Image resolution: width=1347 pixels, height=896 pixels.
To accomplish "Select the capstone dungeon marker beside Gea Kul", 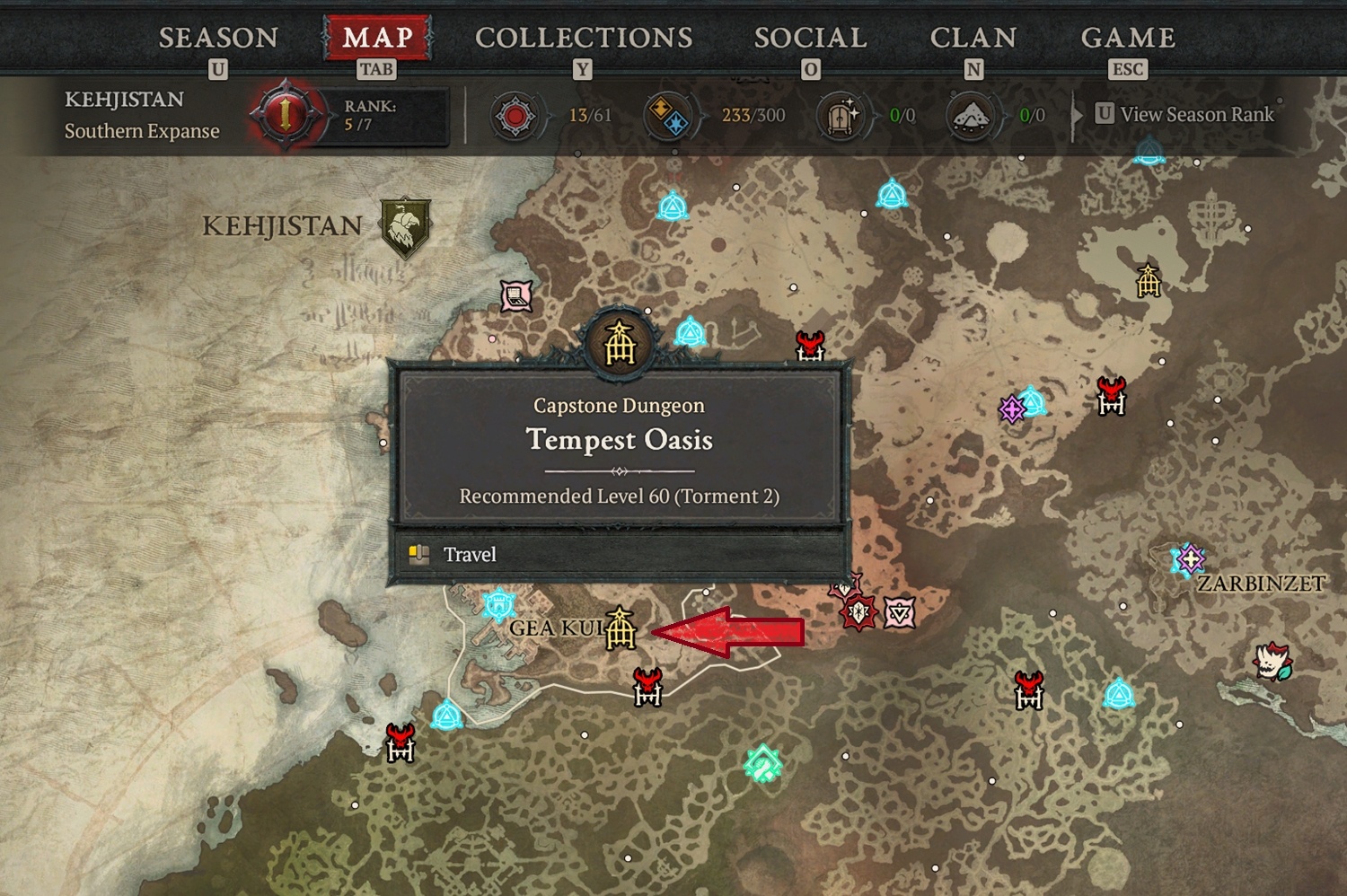I will click(x=620, y=628).
